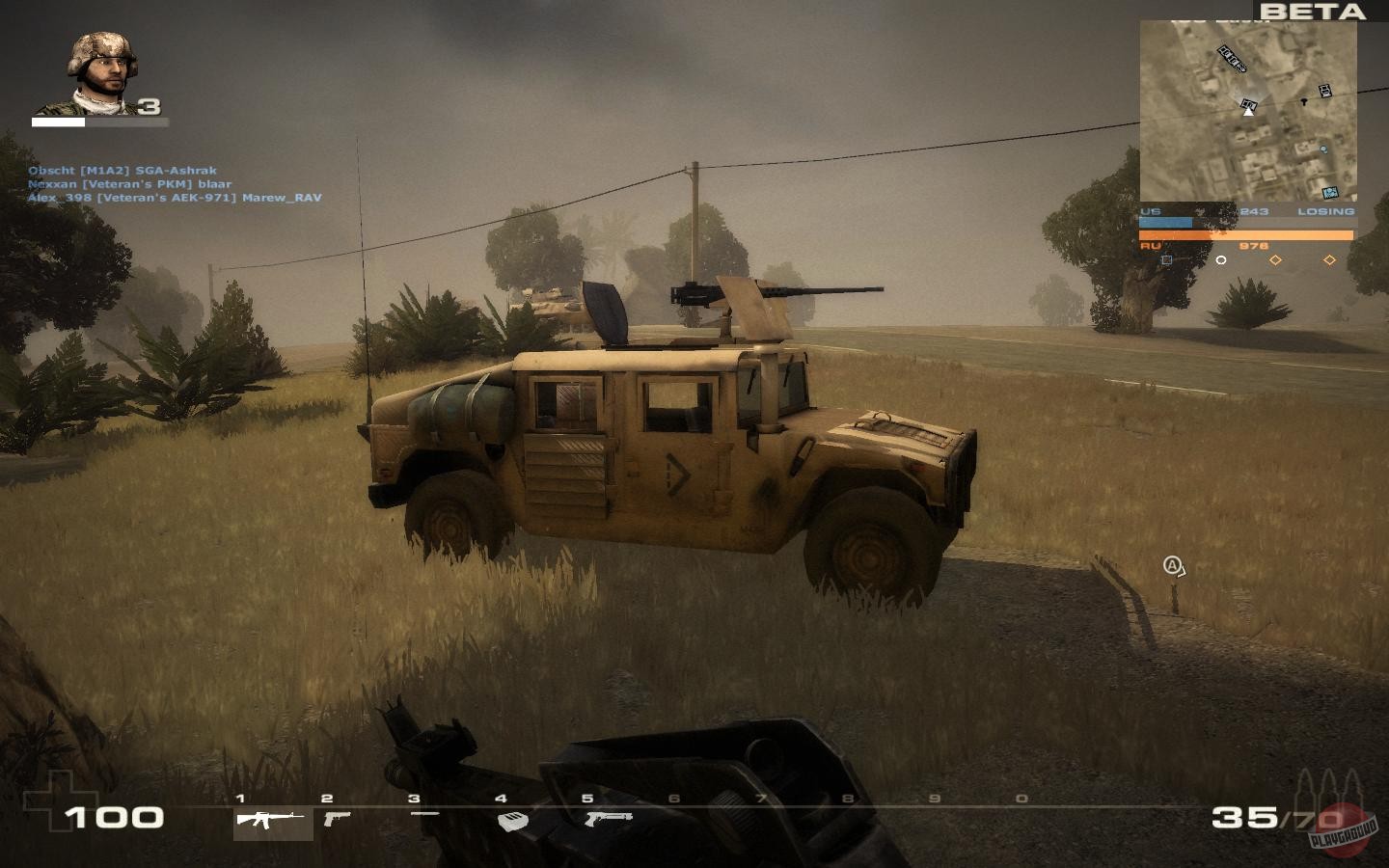Click the orange RU ticket progress bar
This screenshot has width=1389, height=868.
point(1246,234)
